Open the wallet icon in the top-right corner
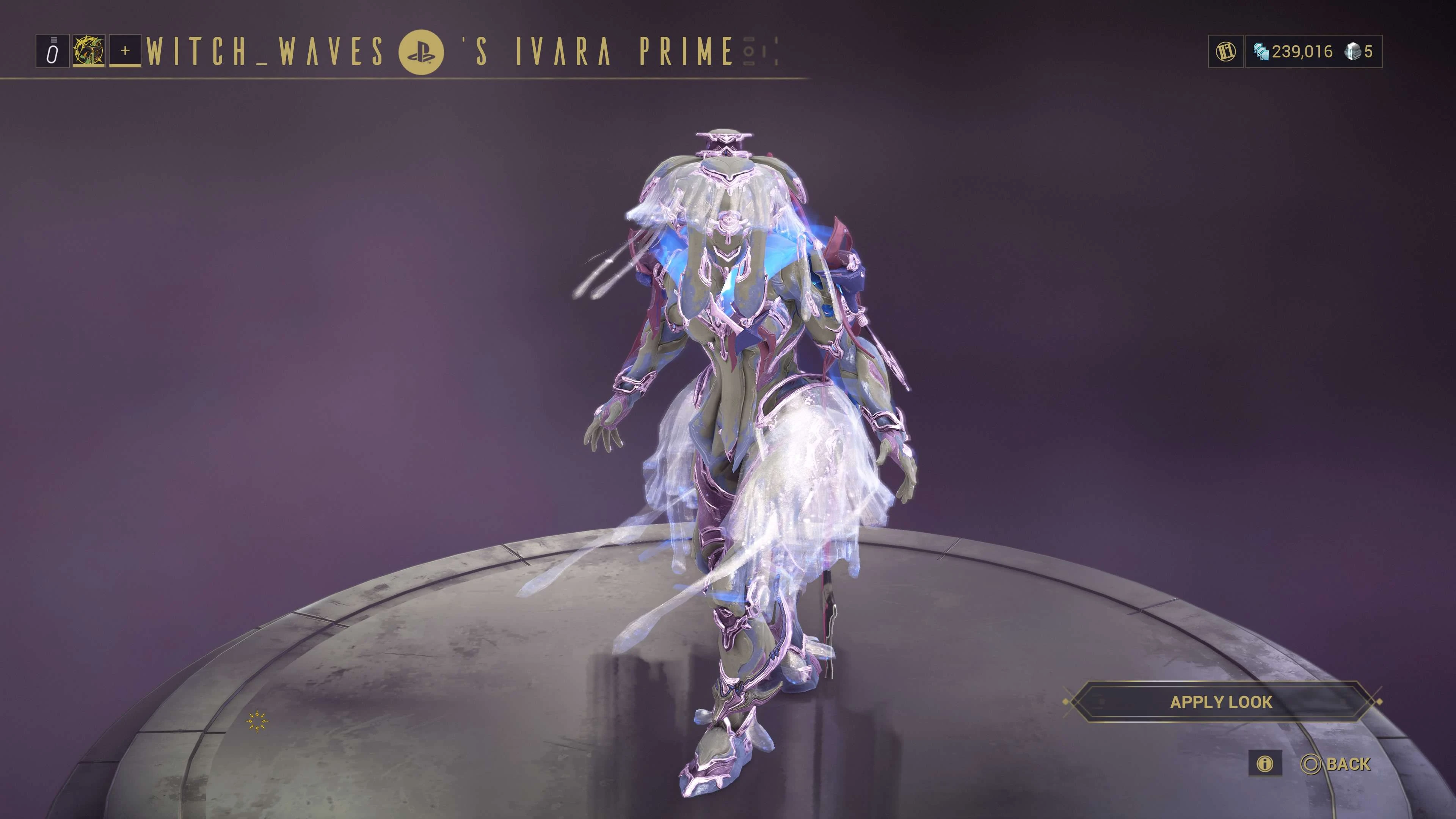 [1225, 52]
